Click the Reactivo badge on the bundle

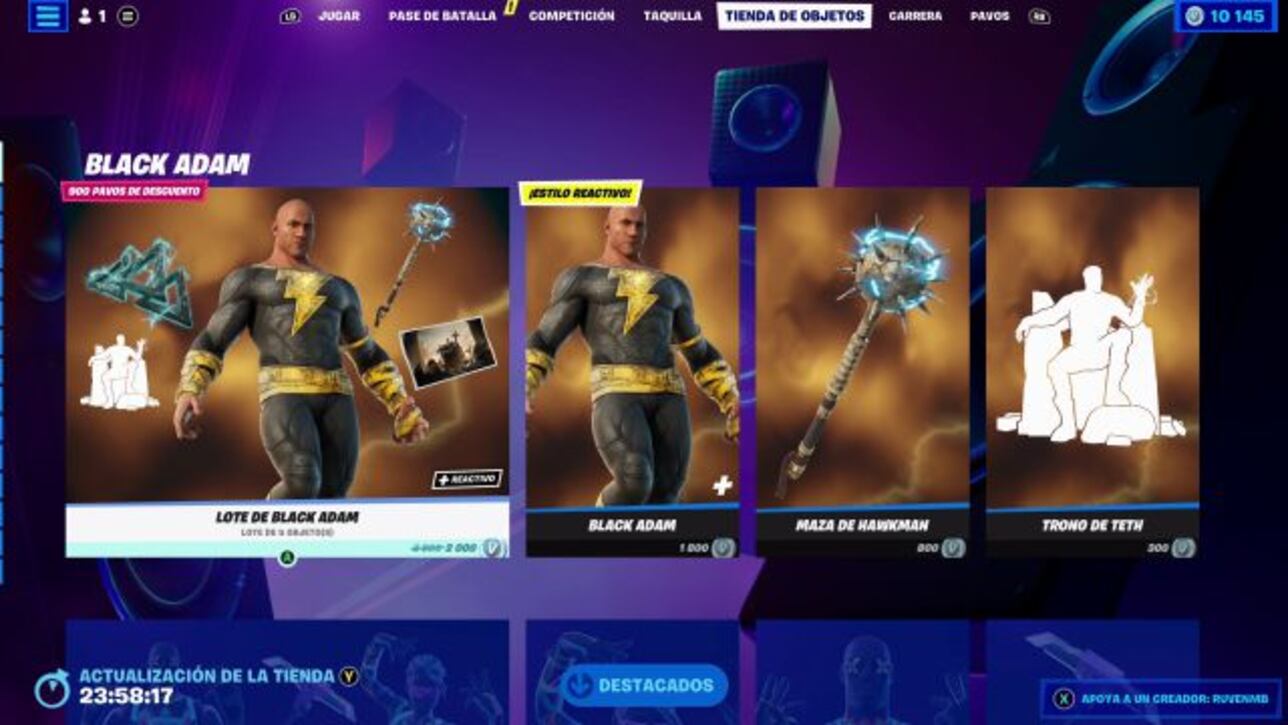[466, 479]
